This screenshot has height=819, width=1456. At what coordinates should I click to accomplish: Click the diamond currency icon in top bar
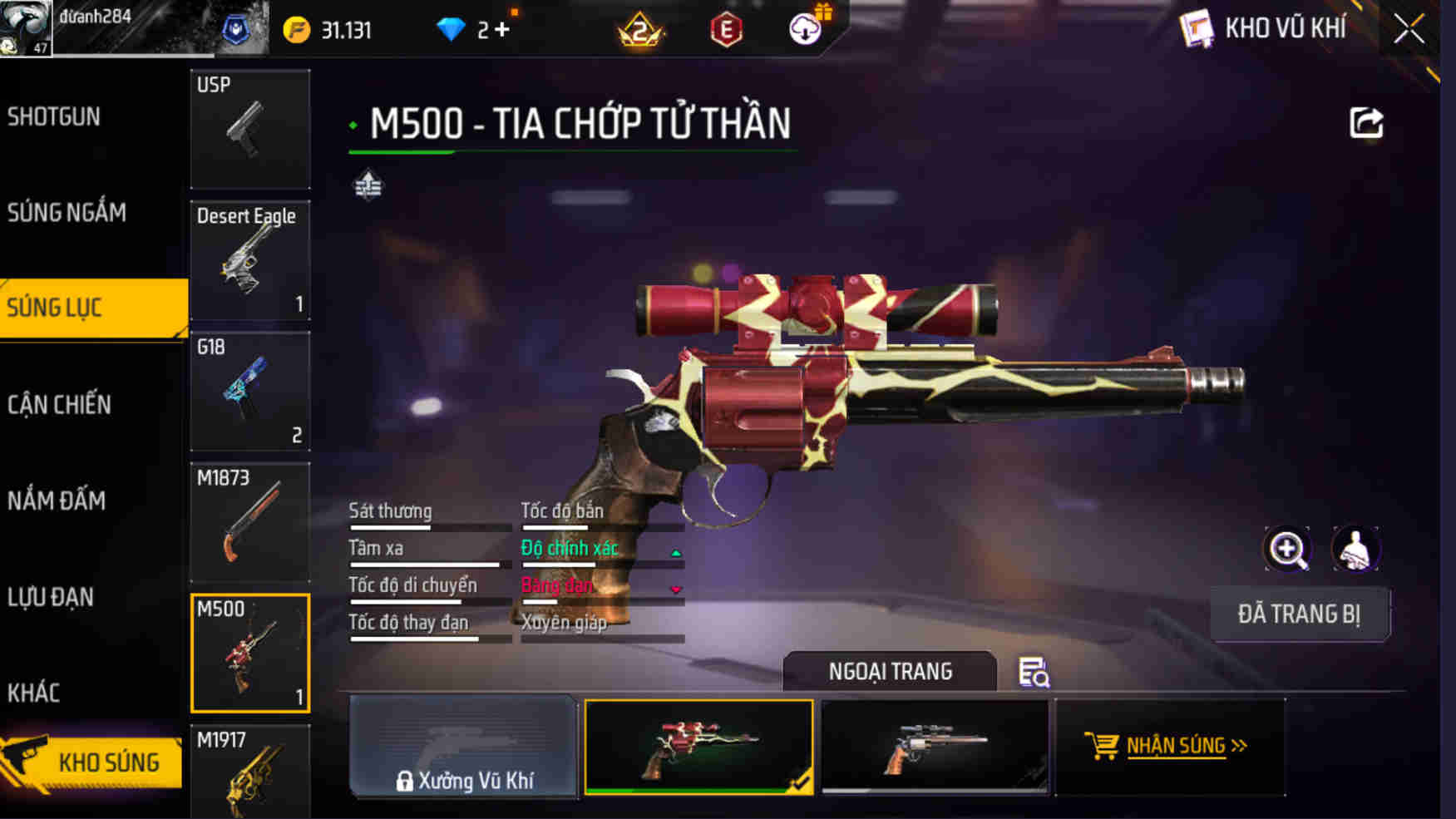(x=452, y=27)
